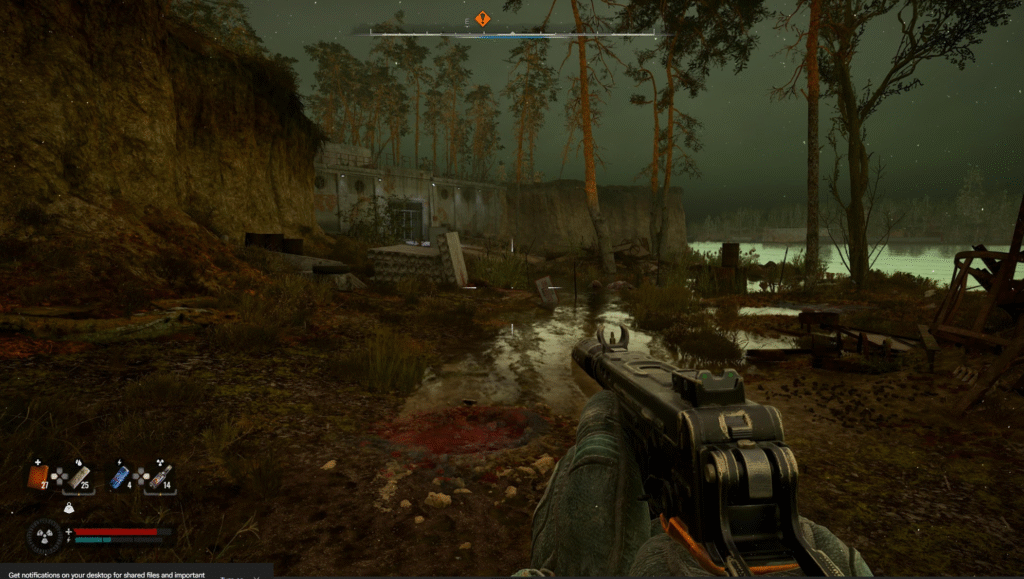
Task: Click the orange quest marker on compass
Action: 482,19
